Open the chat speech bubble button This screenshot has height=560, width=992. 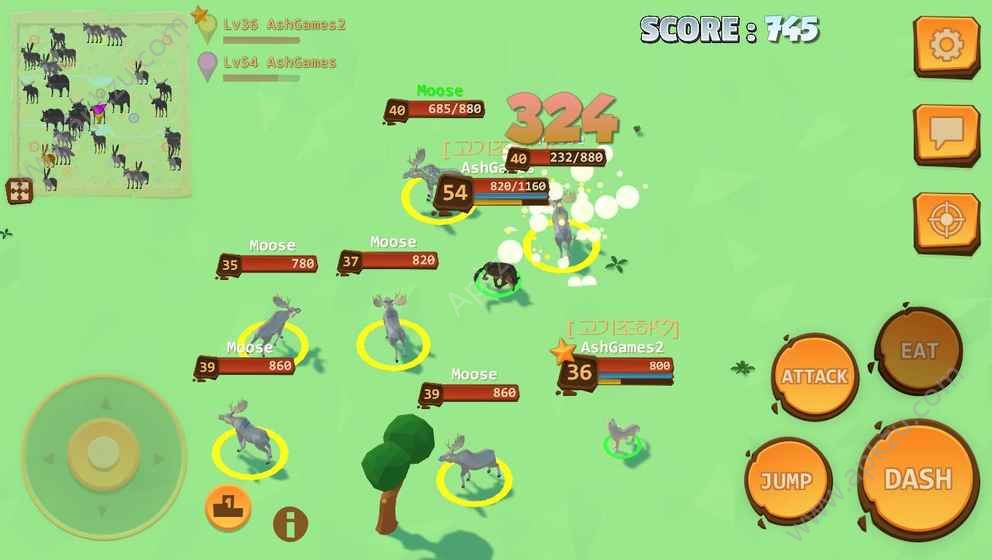click(945, 133)
